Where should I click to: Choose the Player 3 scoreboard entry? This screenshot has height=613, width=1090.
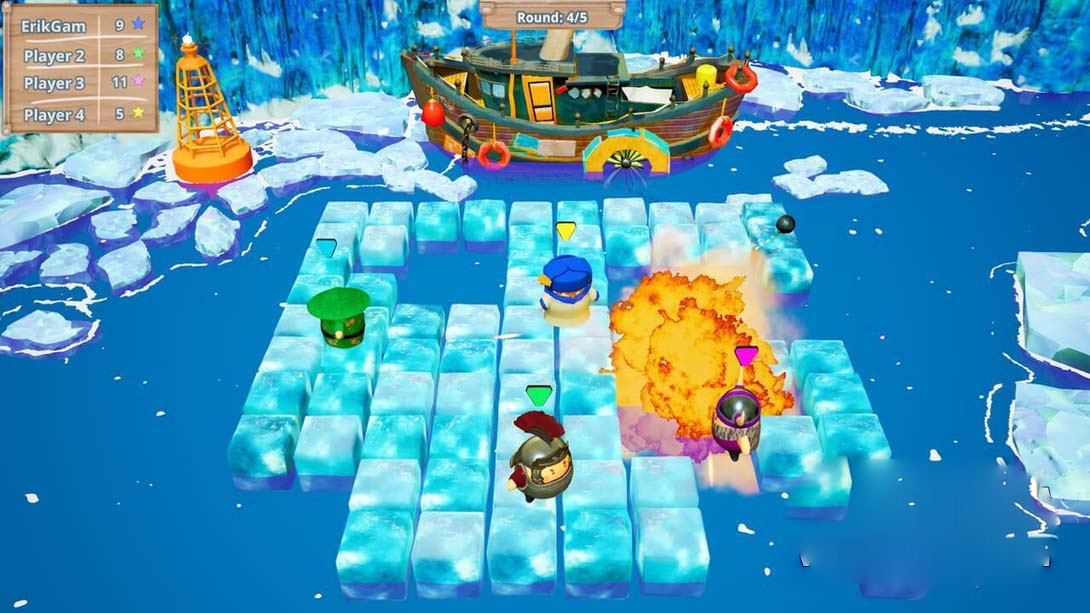80,83
